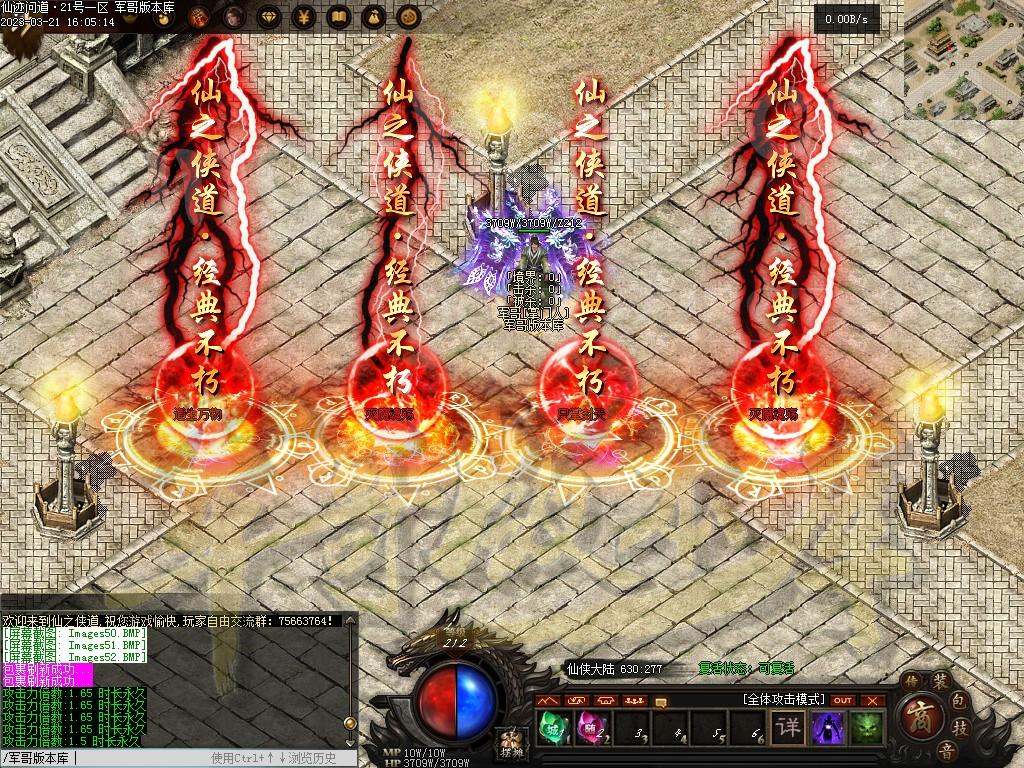Image resolution: width=1024 pixels, height=768 pixels.
Task: Open the diamond icon in the top bar
Action: 270,16
